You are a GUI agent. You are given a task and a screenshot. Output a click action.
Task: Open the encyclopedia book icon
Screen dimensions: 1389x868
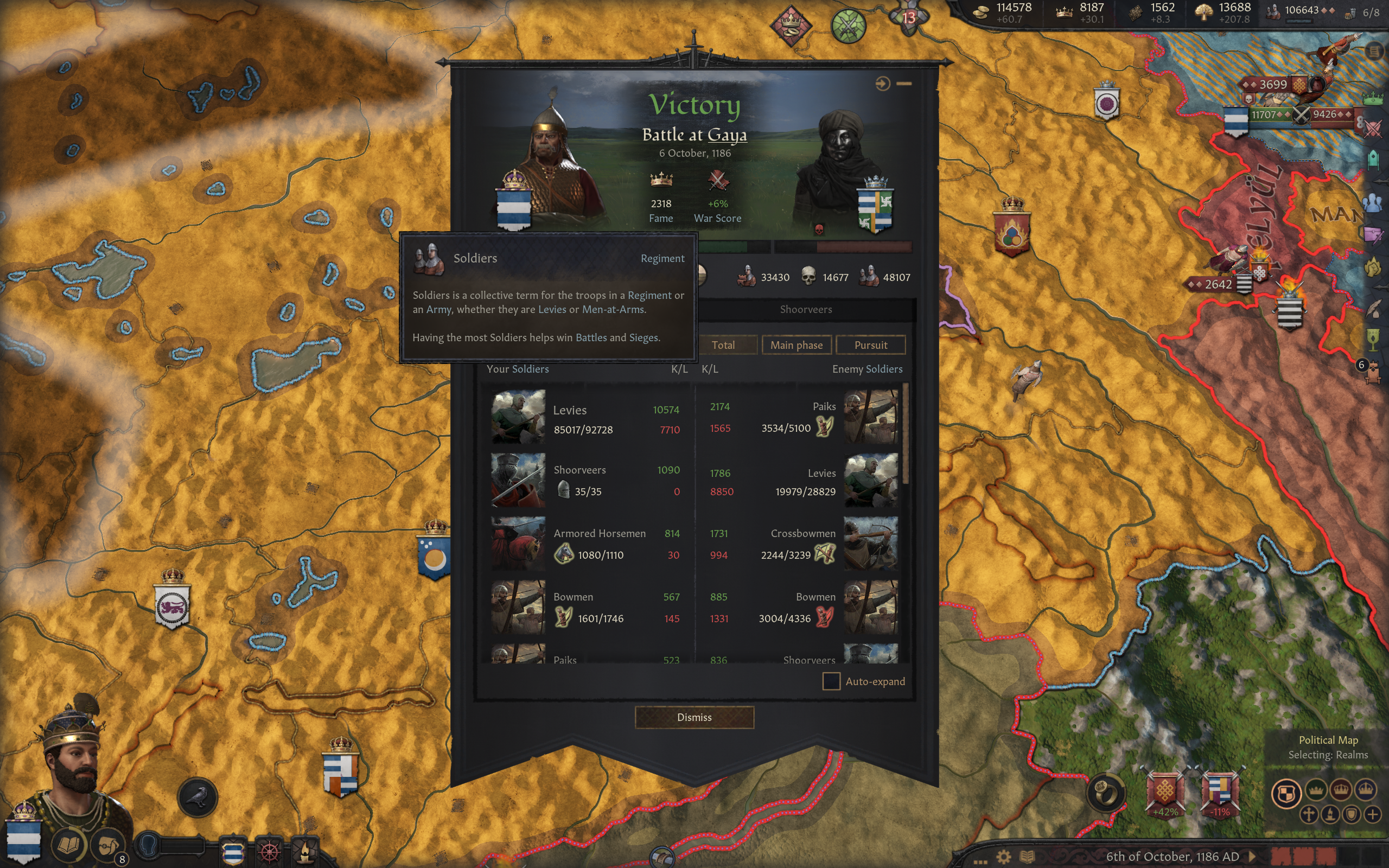1027,857
